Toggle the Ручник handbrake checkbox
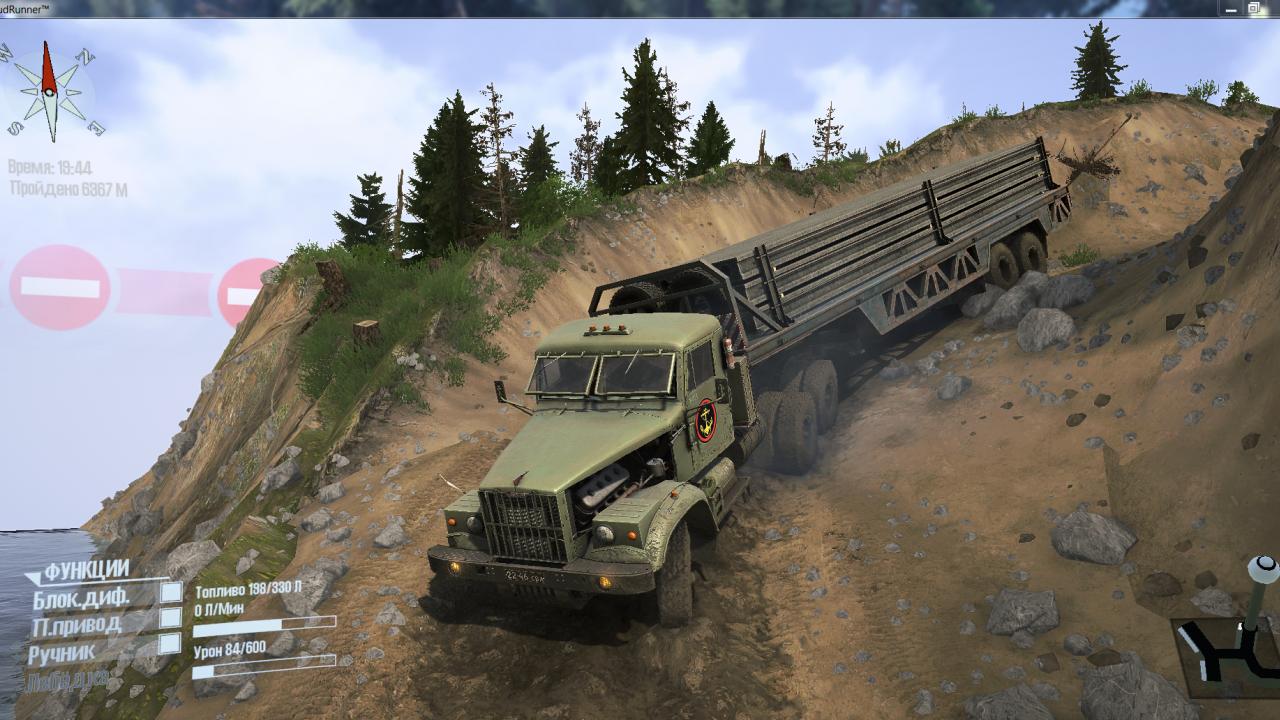This screenshot has height=720, width=1280. 171,644
